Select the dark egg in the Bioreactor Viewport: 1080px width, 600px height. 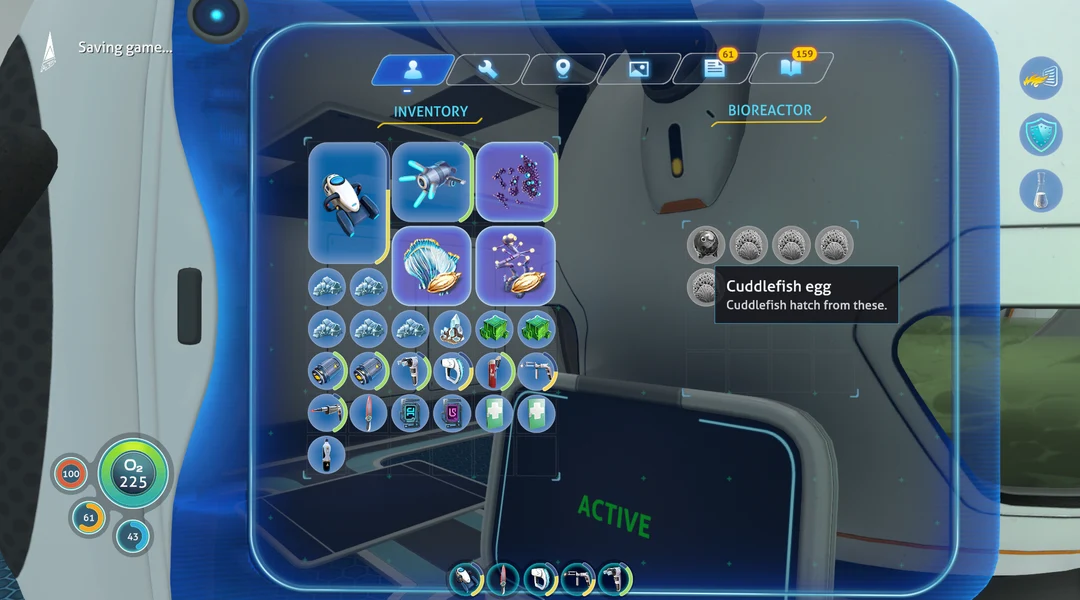704,244
